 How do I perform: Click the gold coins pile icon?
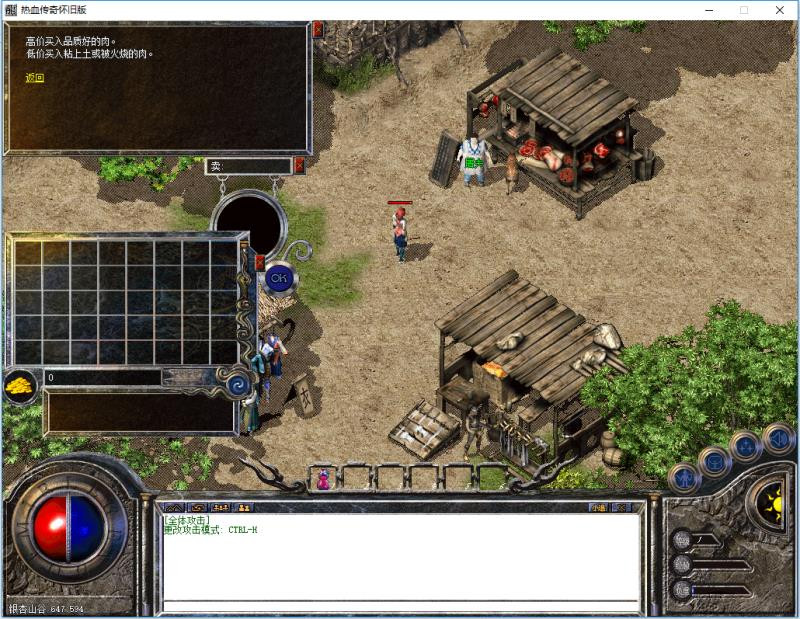pyautogui.click(x=19, y=385)
